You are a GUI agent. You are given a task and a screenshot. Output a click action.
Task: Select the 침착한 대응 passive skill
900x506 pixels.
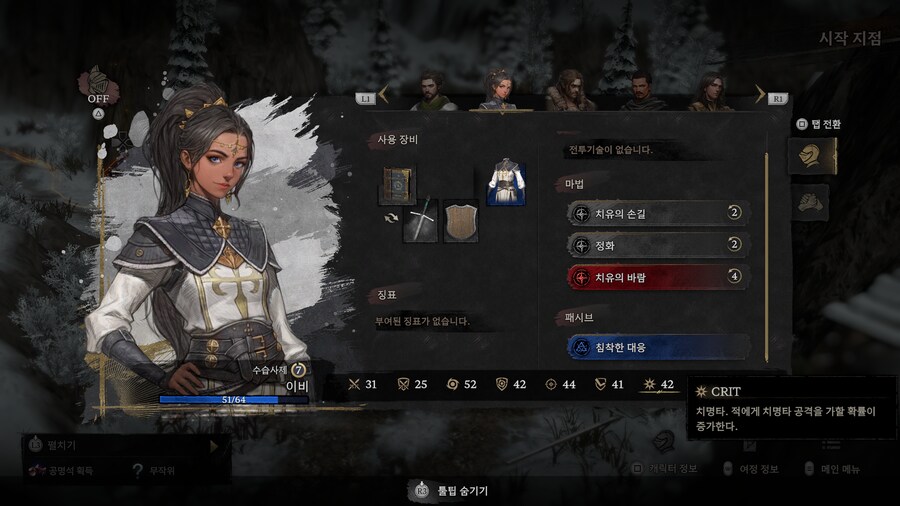point(658,346)
